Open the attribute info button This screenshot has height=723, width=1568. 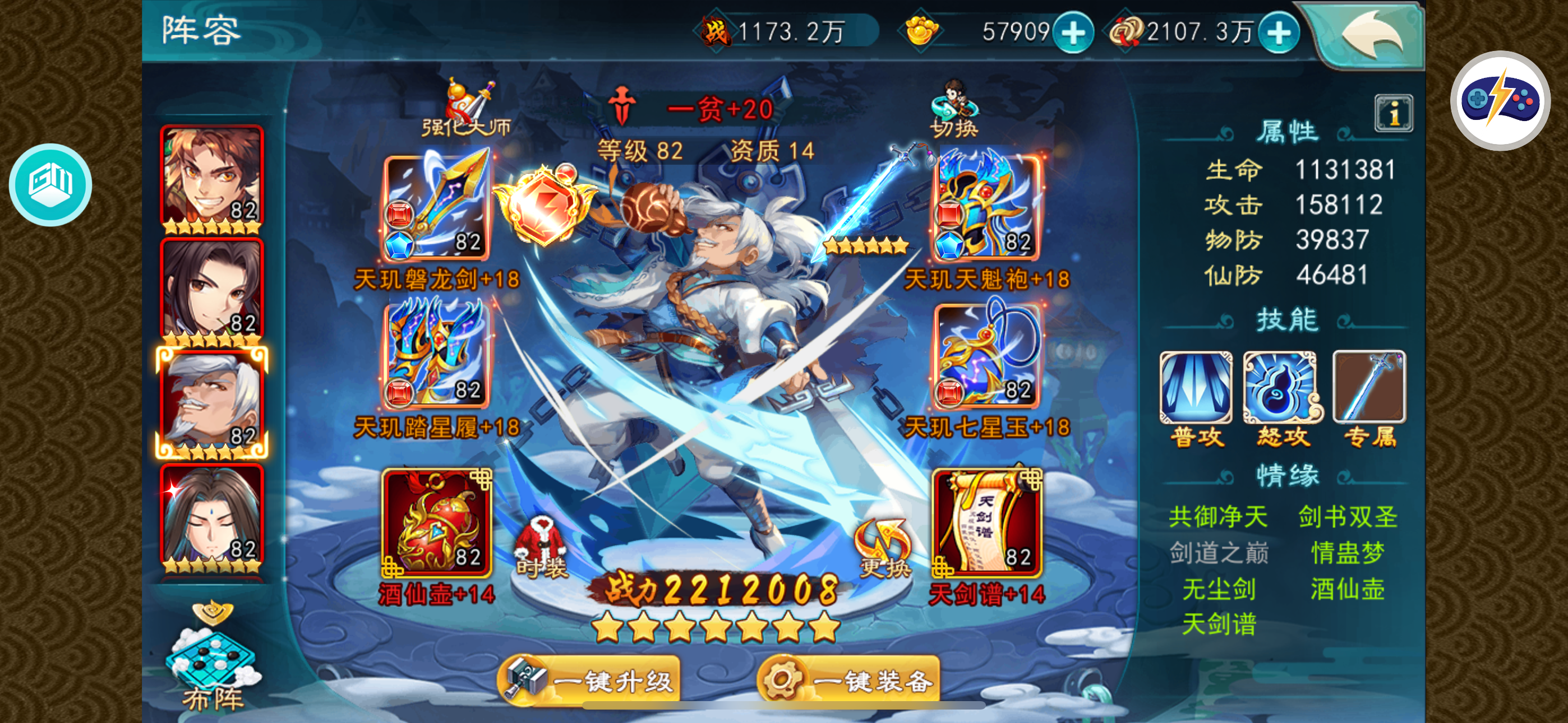click(1393, 113)
